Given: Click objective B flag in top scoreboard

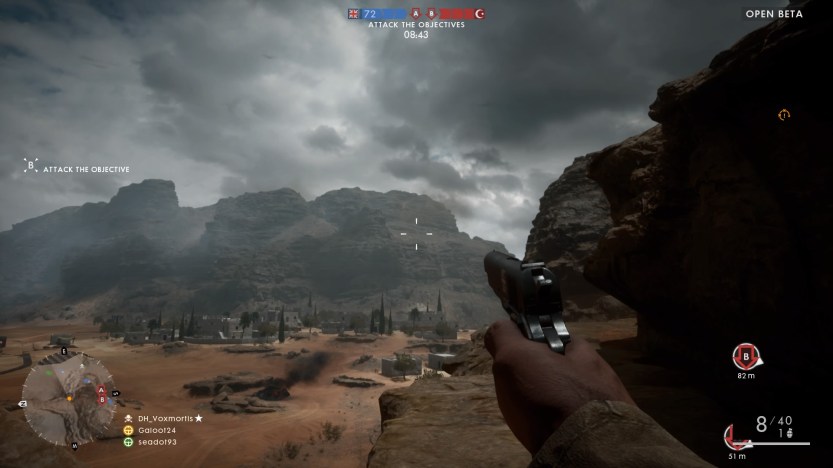Looking at the screenshot, I should click(x=431, y=14).
